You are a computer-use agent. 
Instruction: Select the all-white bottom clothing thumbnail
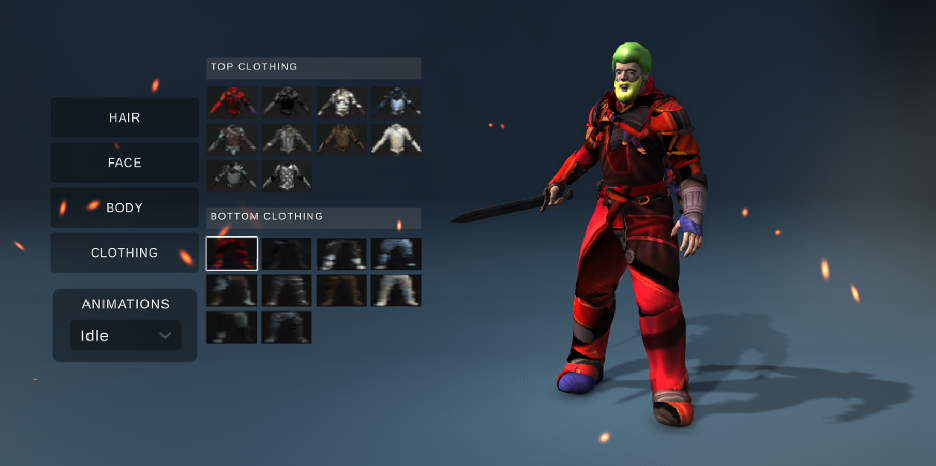[396, 291]
